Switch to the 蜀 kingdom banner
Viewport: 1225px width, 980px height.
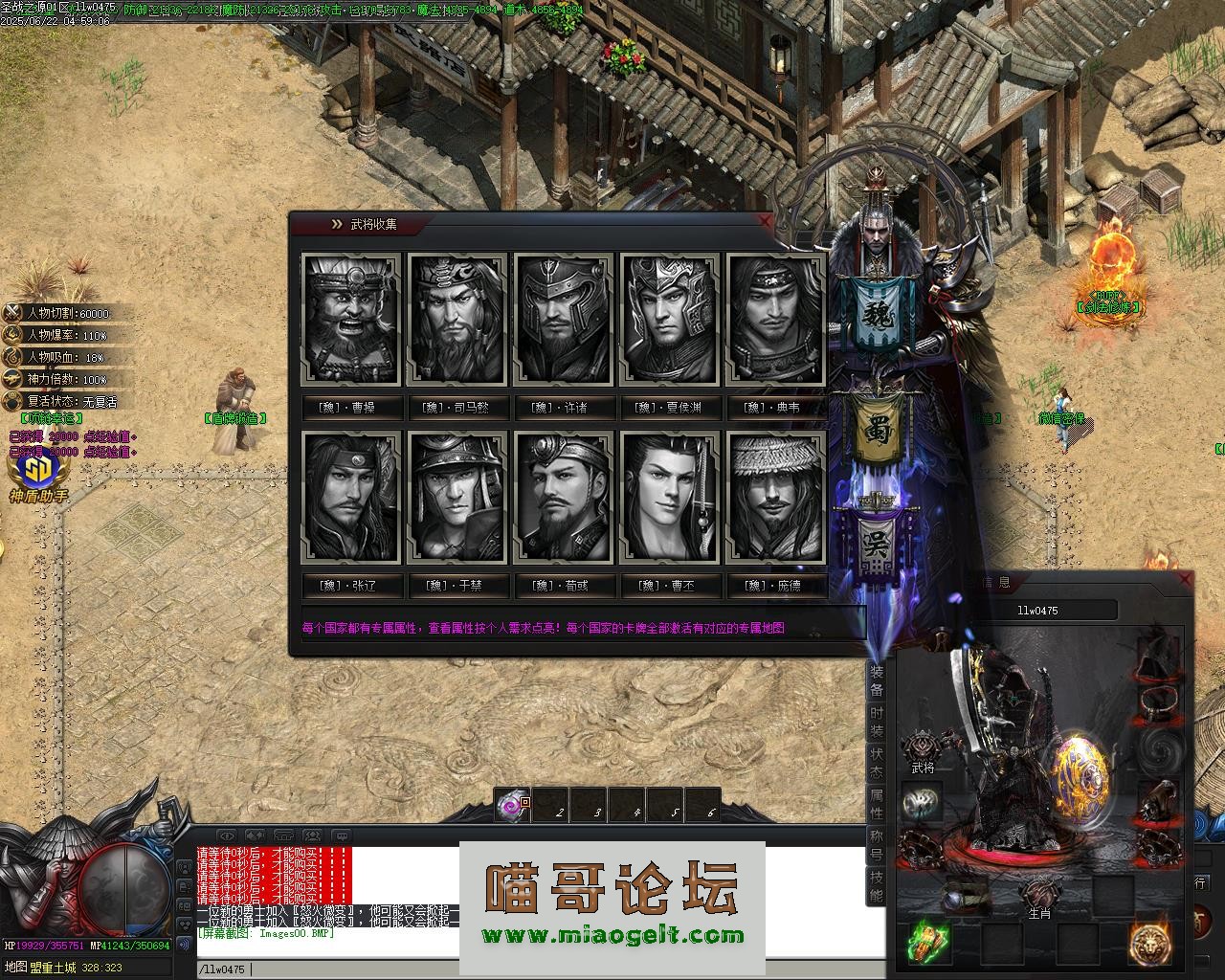pos(878,431)
